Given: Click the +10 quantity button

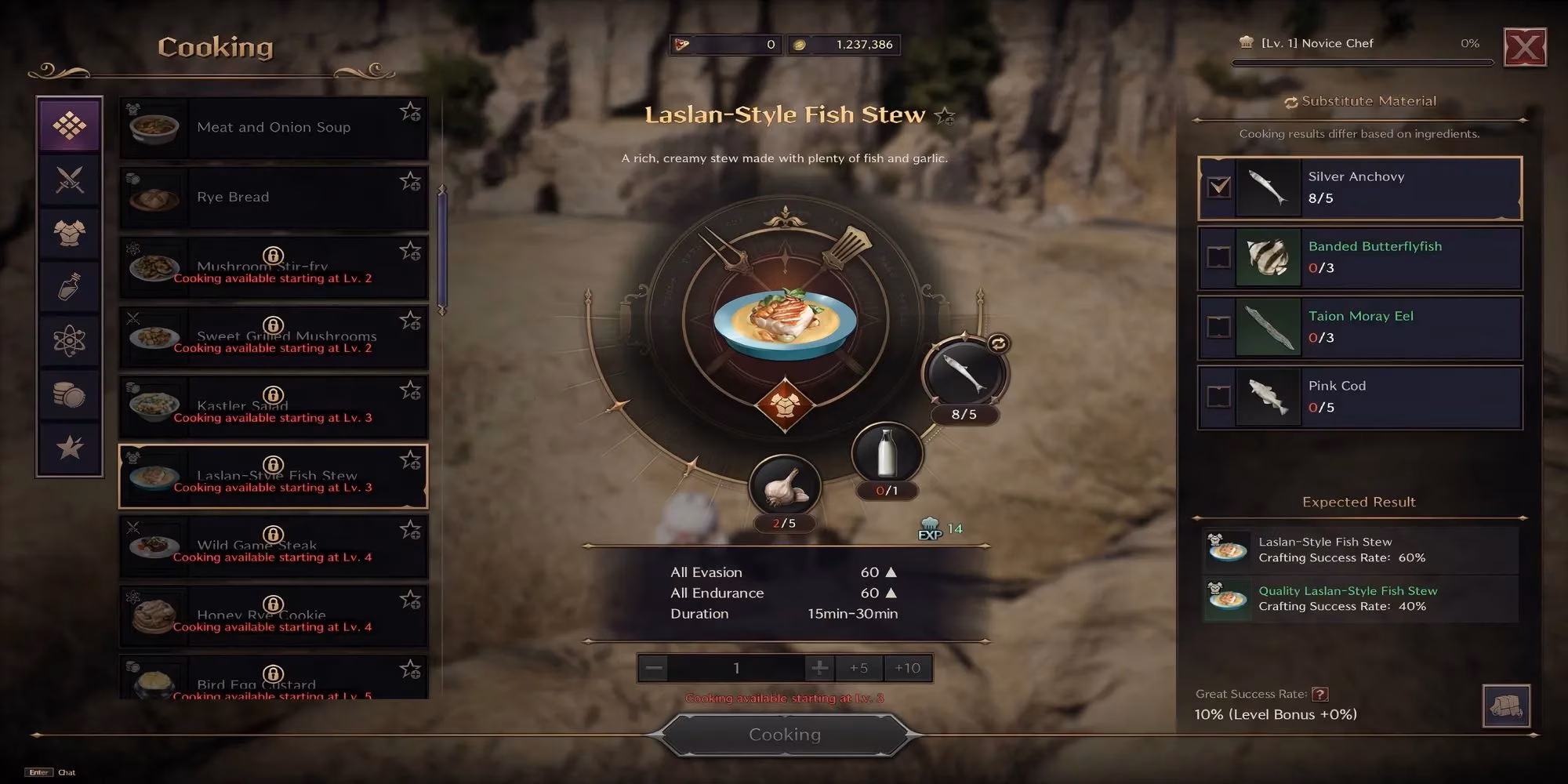Looking at the screenshot, I should [906, 668].
